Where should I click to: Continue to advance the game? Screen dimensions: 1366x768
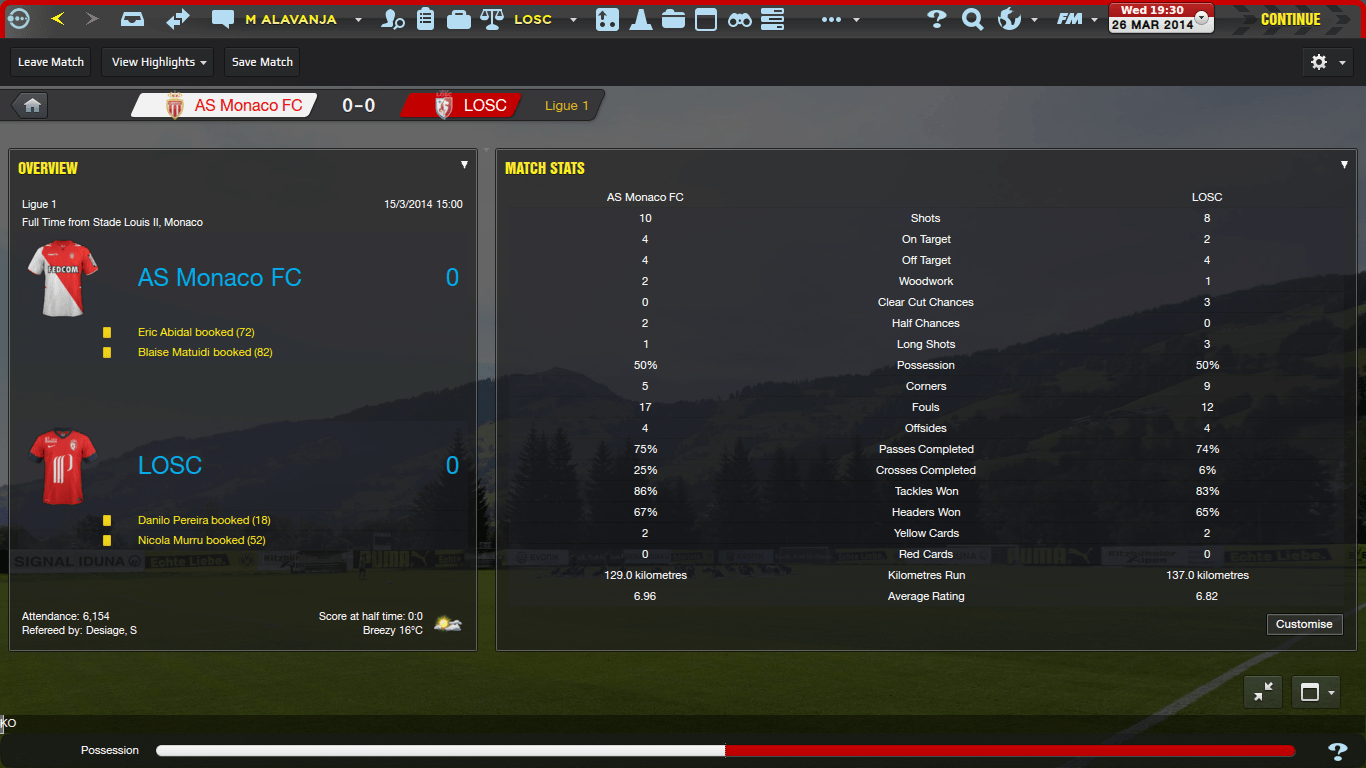(1290, 19)
